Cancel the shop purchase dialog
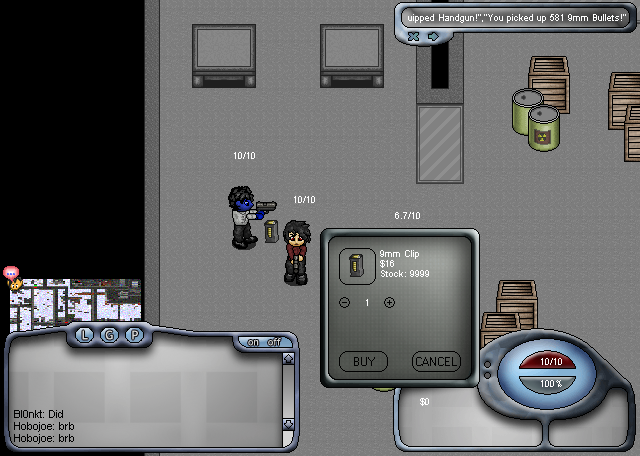Viewport: 640px width, 456px height. click(x=435, y=361)
